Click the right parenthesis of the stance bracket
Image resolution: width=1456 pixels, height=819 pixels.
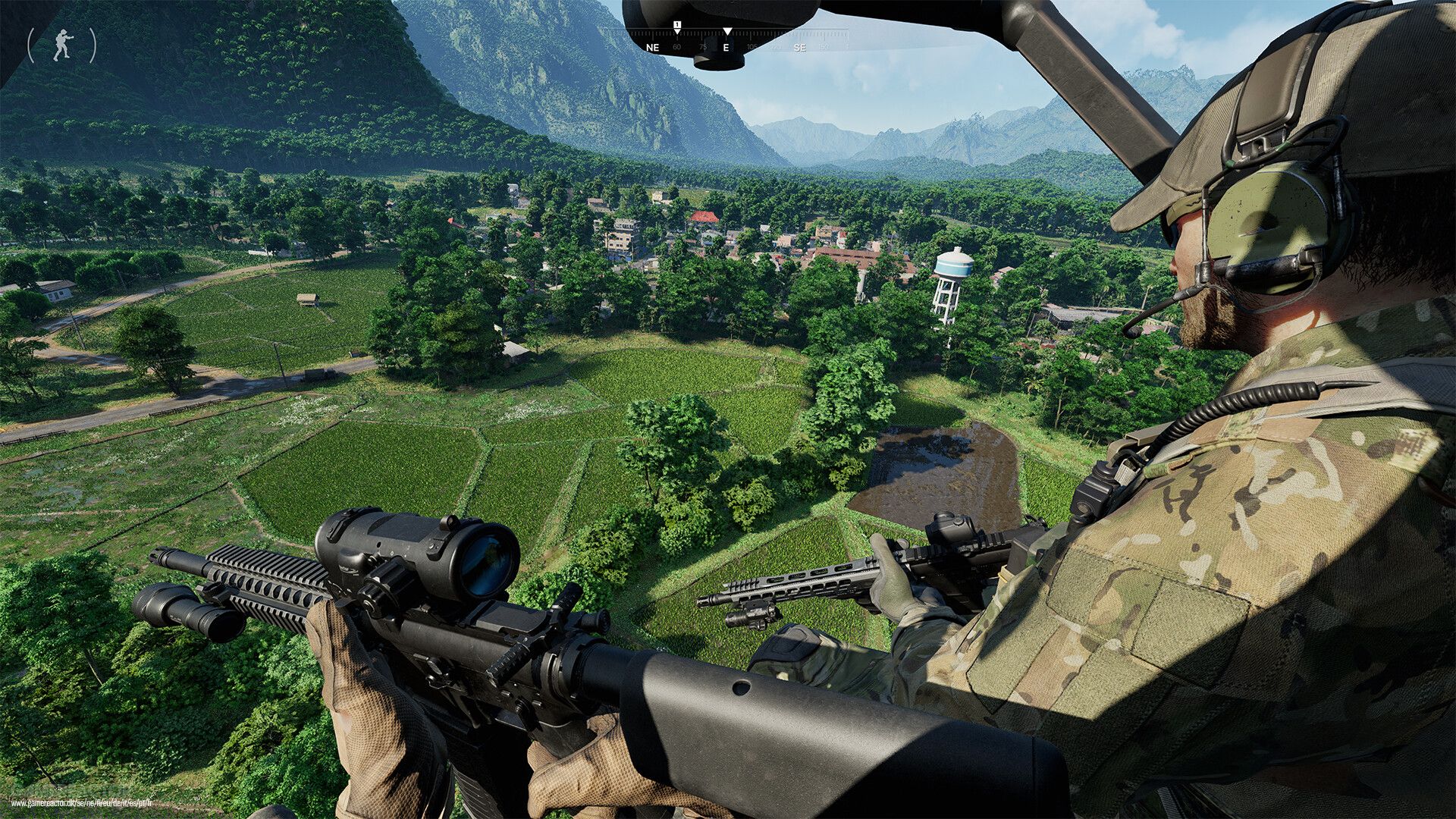[93, 44]
